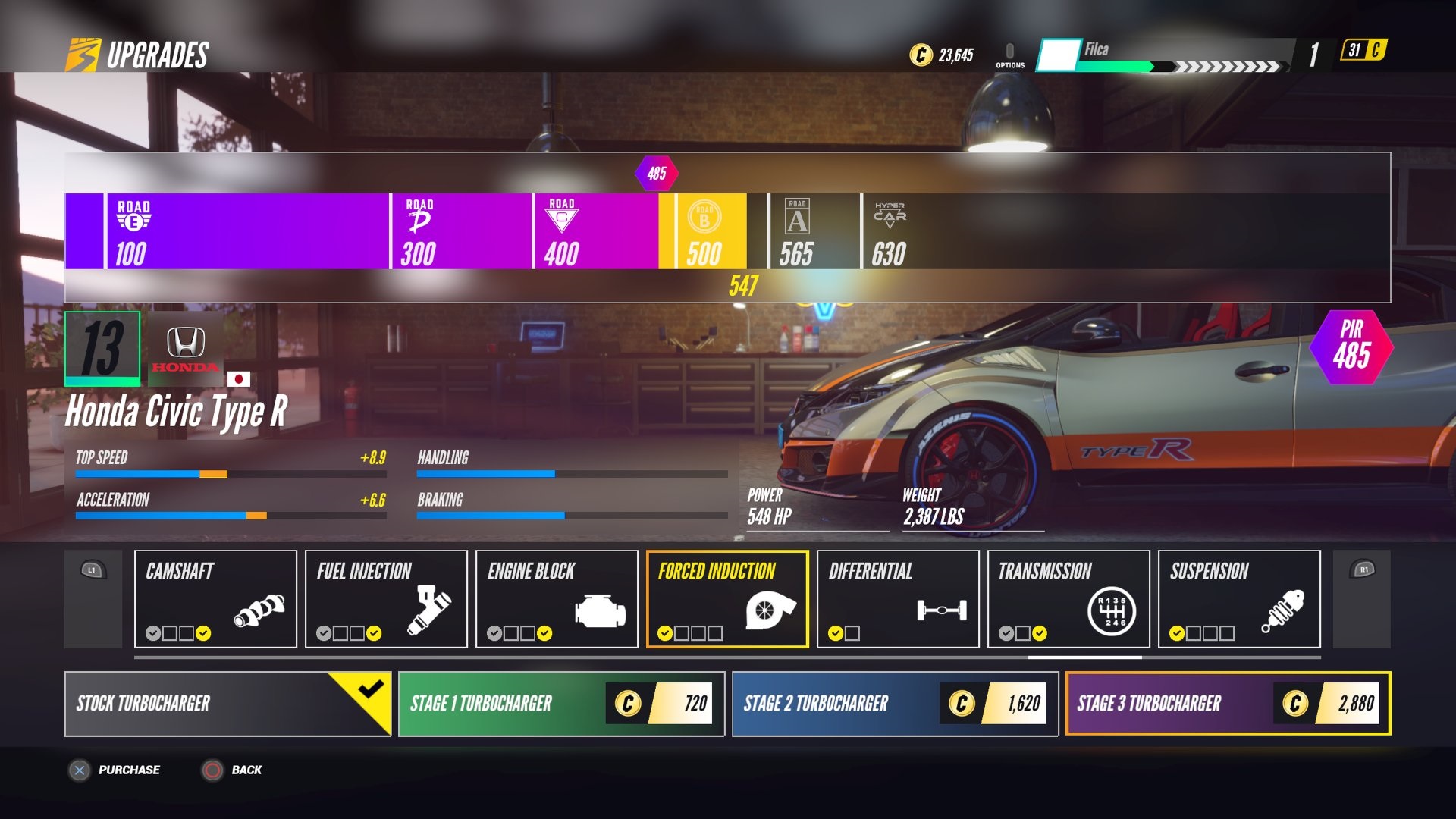Switch to the Engine Block category

point(557,599)
